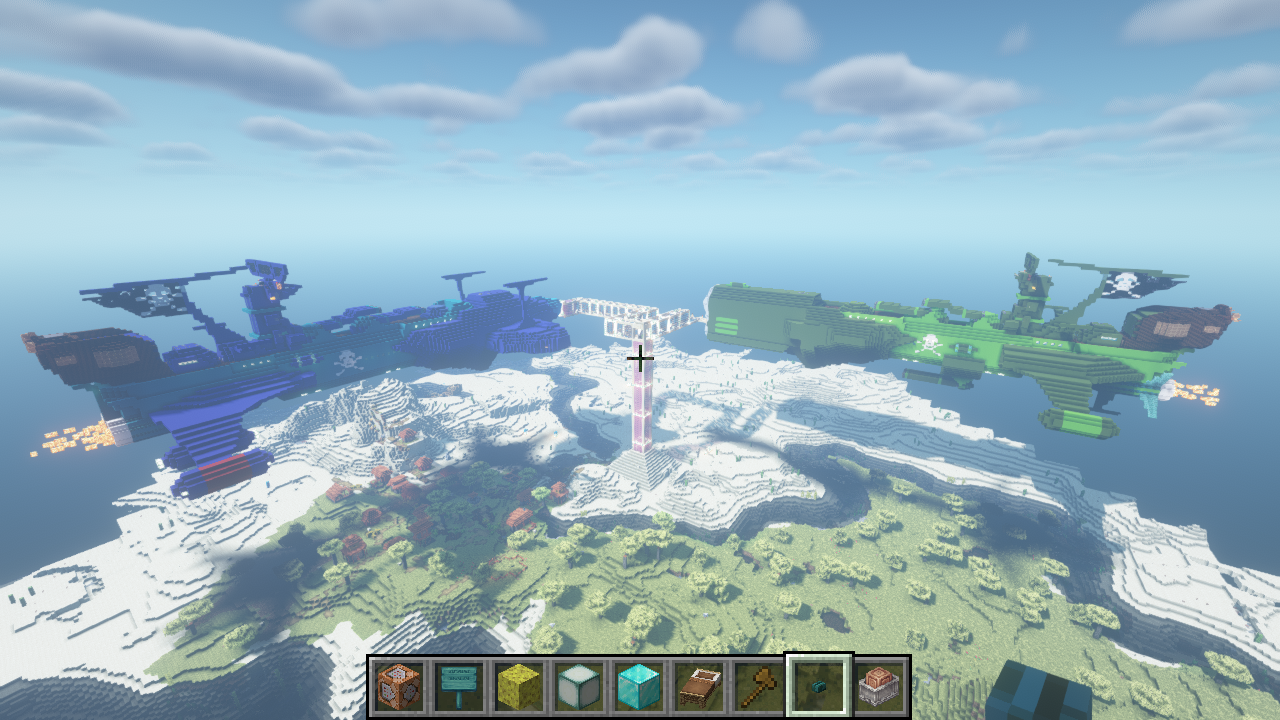Pick the white glass block slot
Viewport: 1280px width, 720px height.
[x=579, y=686]
